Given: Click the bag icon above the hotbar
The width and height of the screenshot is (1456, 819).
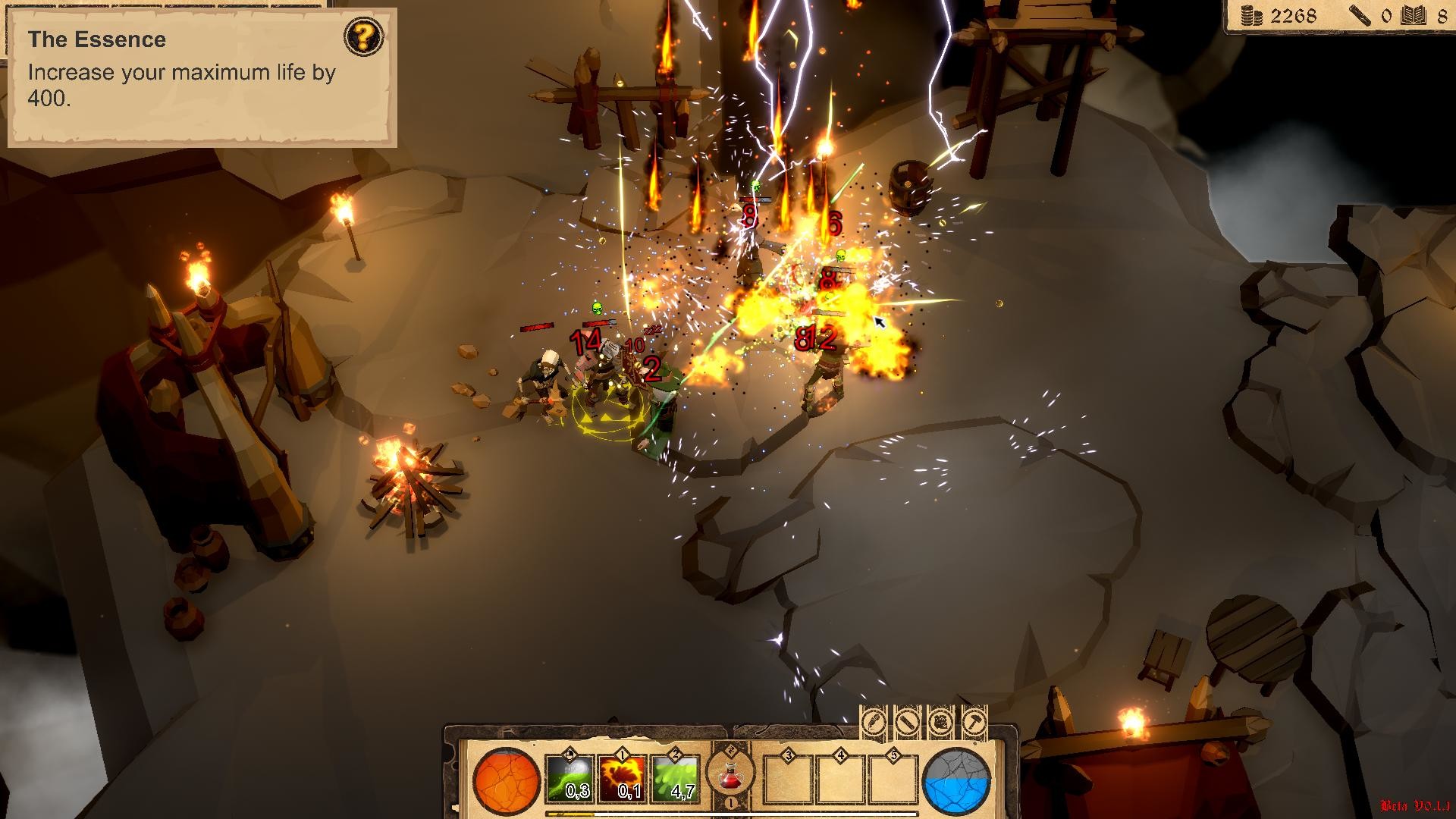Looking at the screenshot, I should click(940, 722).
